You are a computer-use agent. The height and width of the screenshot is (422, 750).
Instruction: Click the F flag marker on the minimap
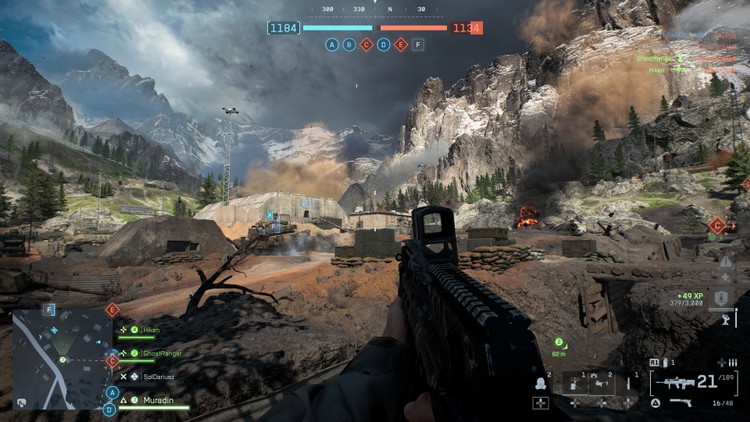coord(49,311)
